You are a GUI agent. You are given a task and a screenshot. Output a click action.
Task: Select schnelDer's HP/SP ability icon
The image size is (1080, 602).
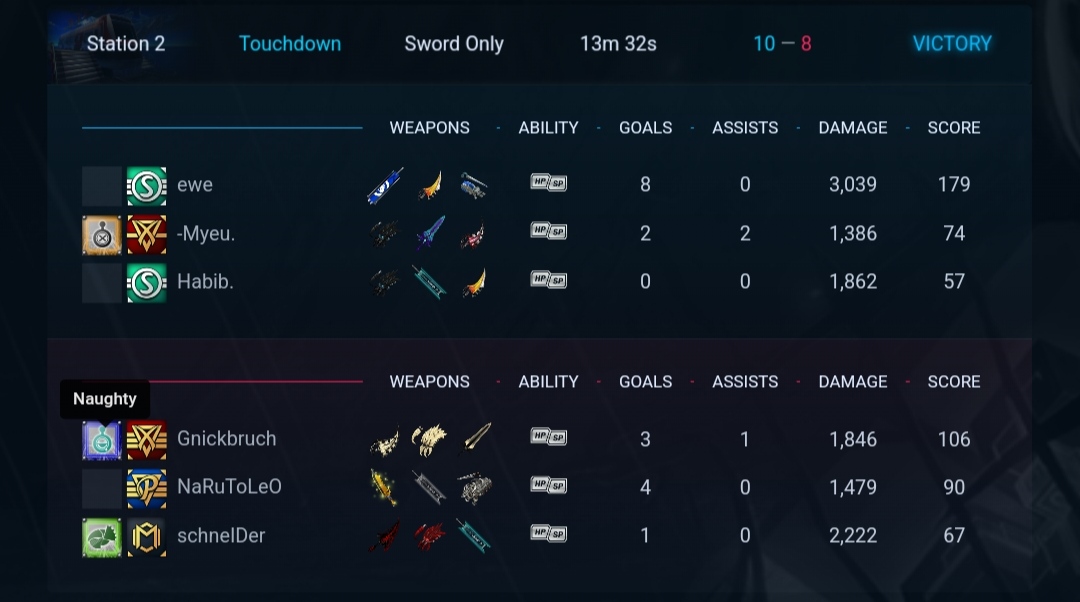548,533
